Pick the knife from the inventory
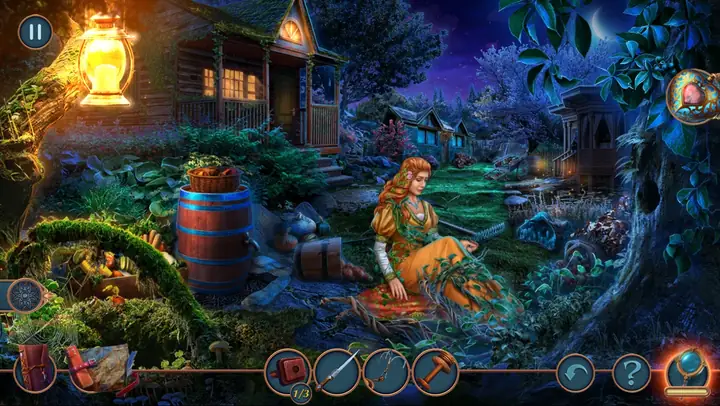 337,372
